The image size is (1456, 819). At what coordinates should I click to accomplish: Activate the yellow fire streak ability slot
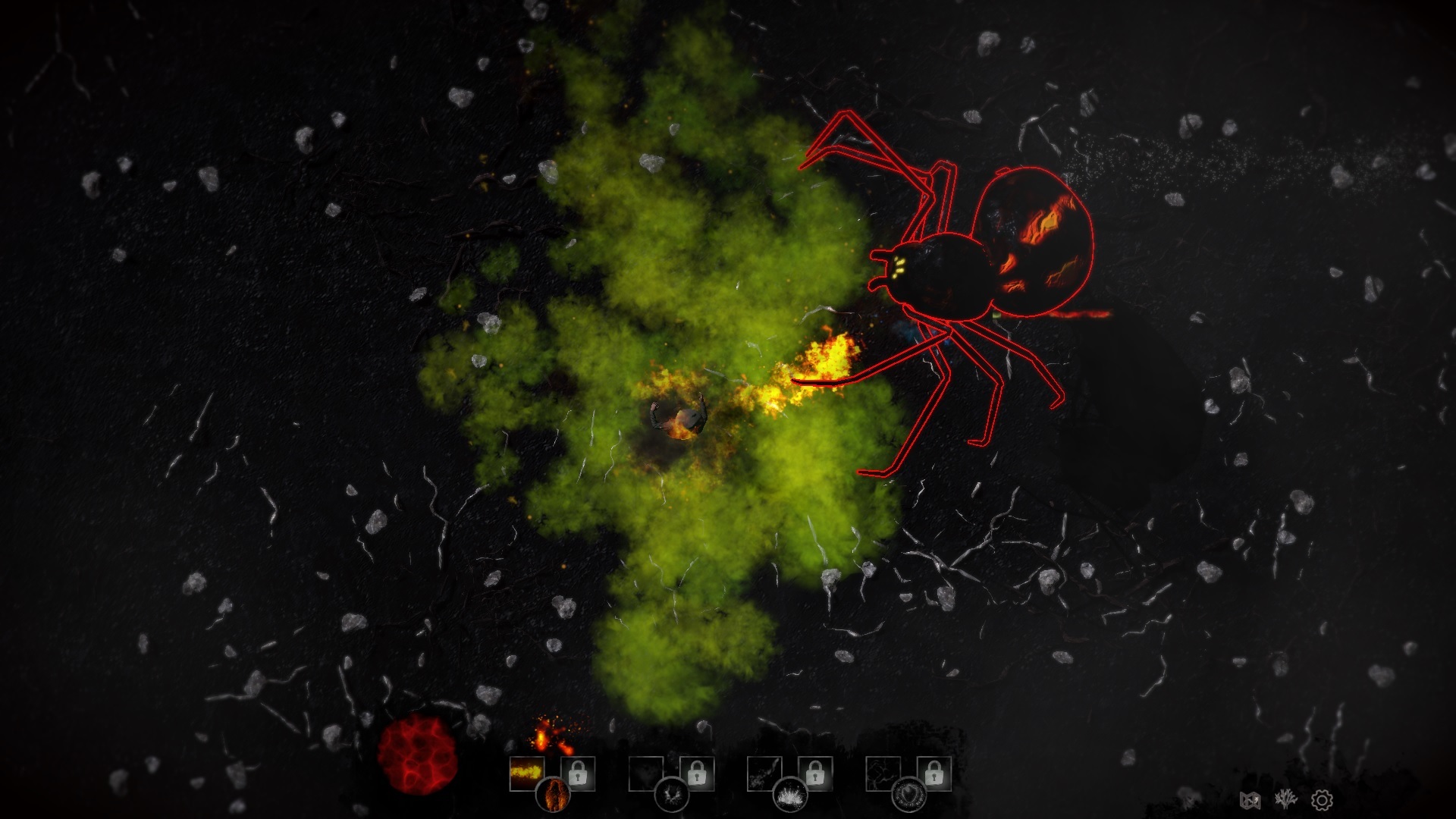pos(526,773)
